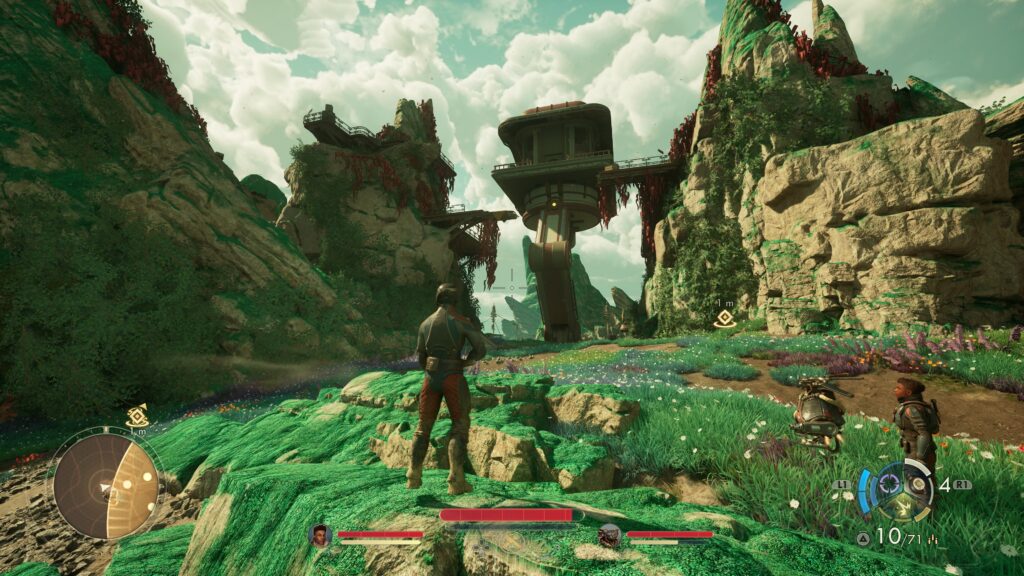Open the circular minimap
This screenshot has height=576, width=1024.
[x=106, y=486]
